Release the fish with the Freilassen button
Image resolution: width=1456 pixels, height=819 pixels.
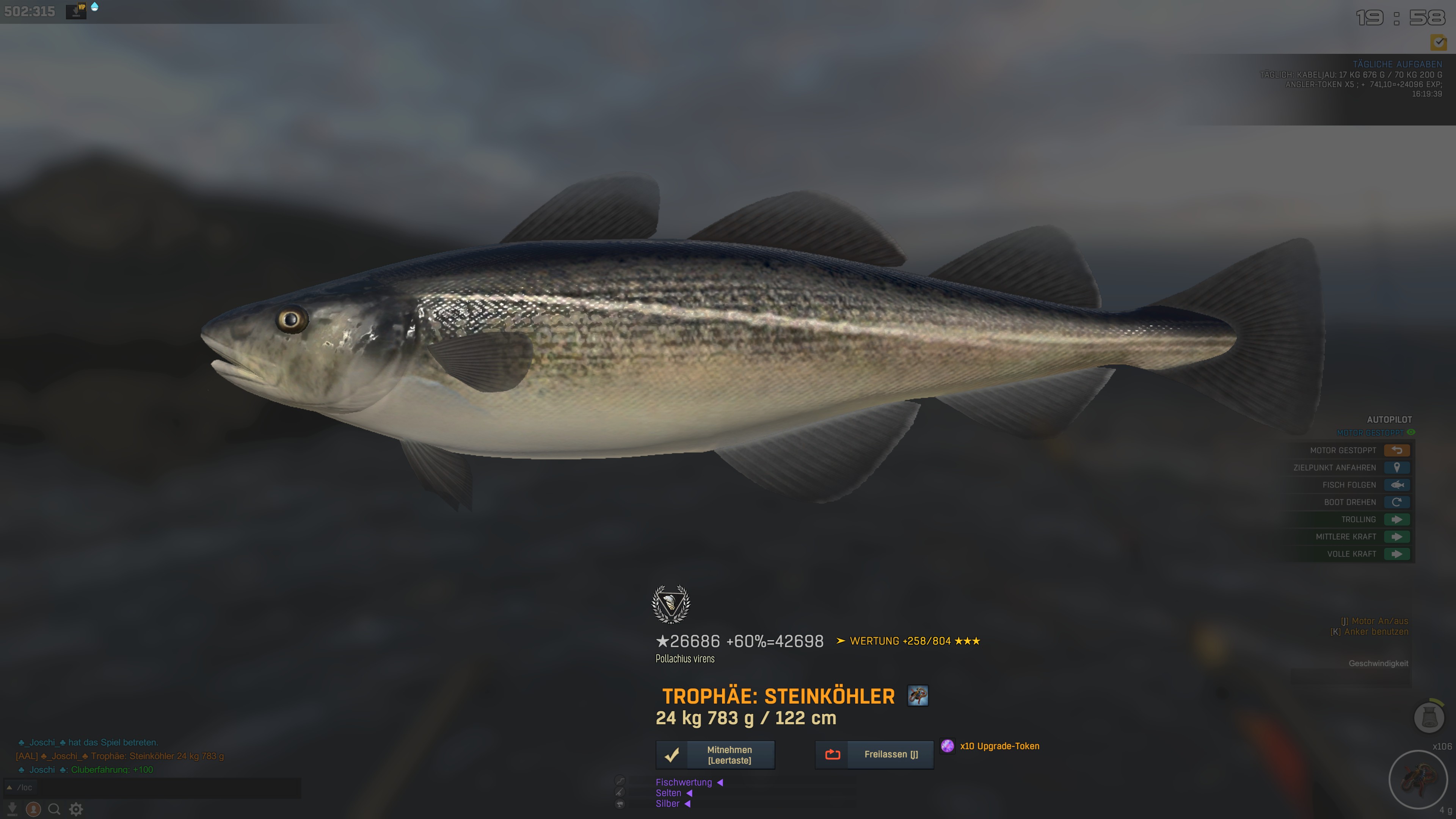coord(874,755)
